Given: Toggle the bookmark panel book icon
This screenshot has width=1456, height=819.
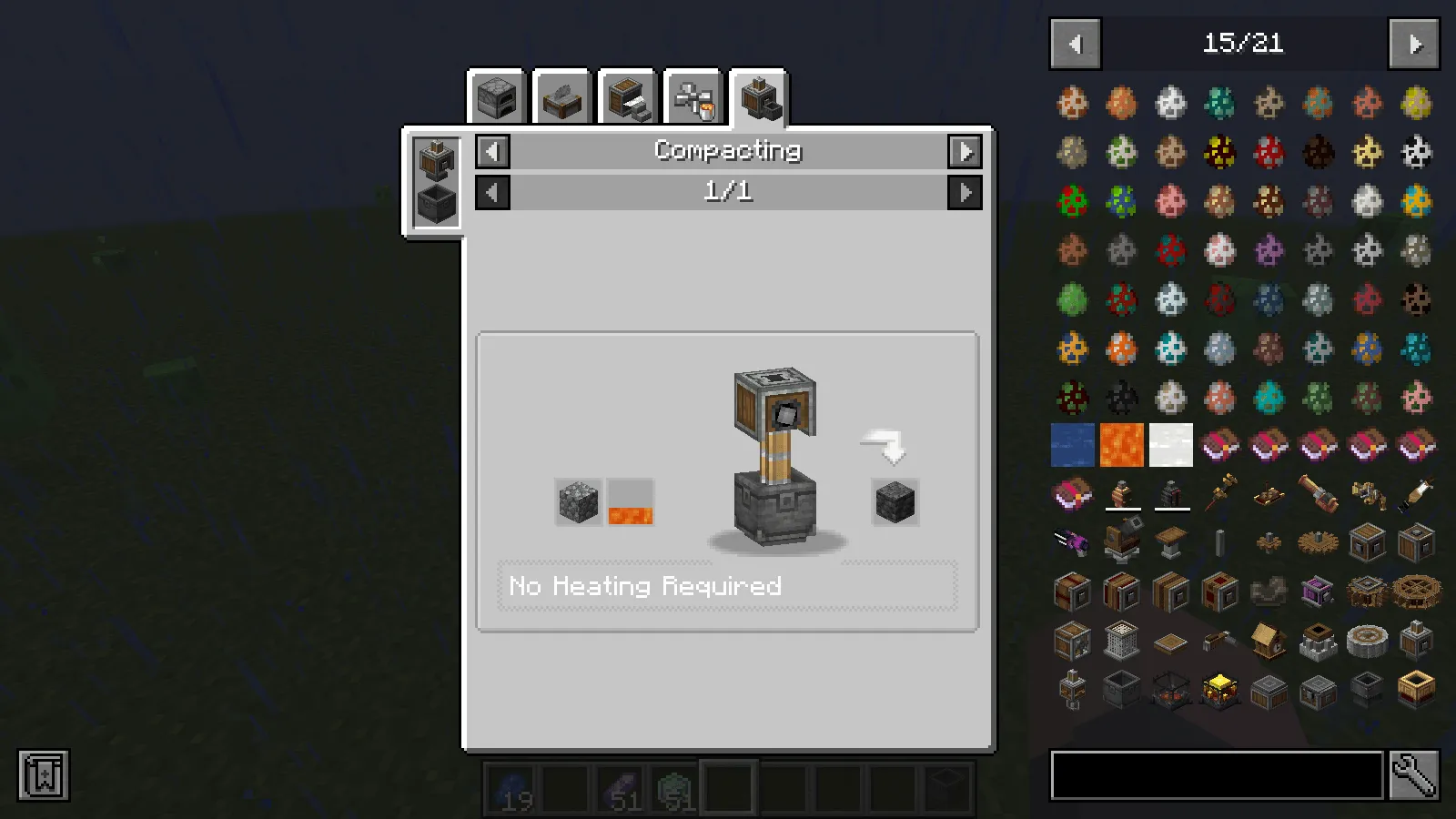Looking at the screenshot, I should point(43,776).
